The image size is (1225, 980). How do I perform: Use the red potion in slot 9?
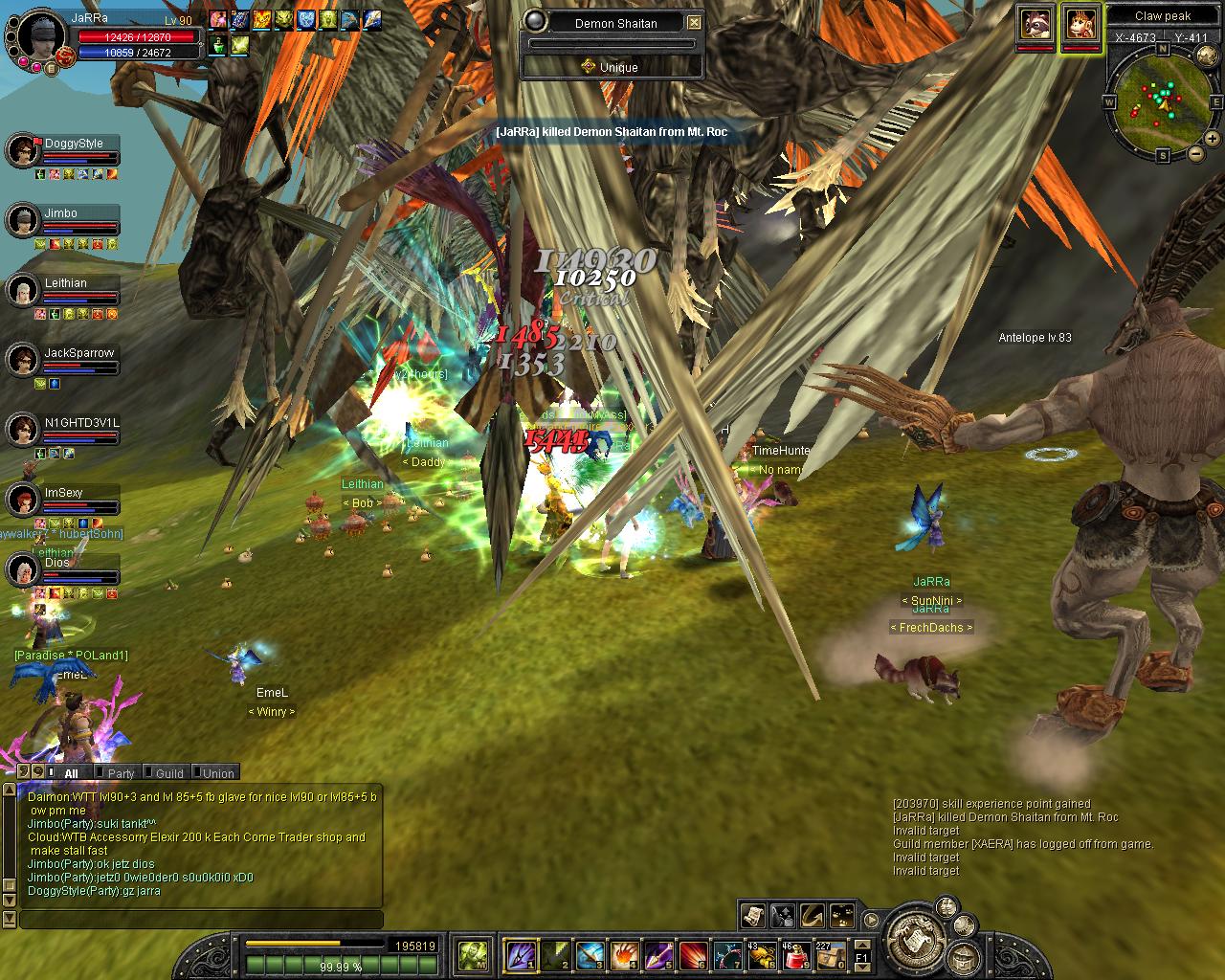pos(795,954)
